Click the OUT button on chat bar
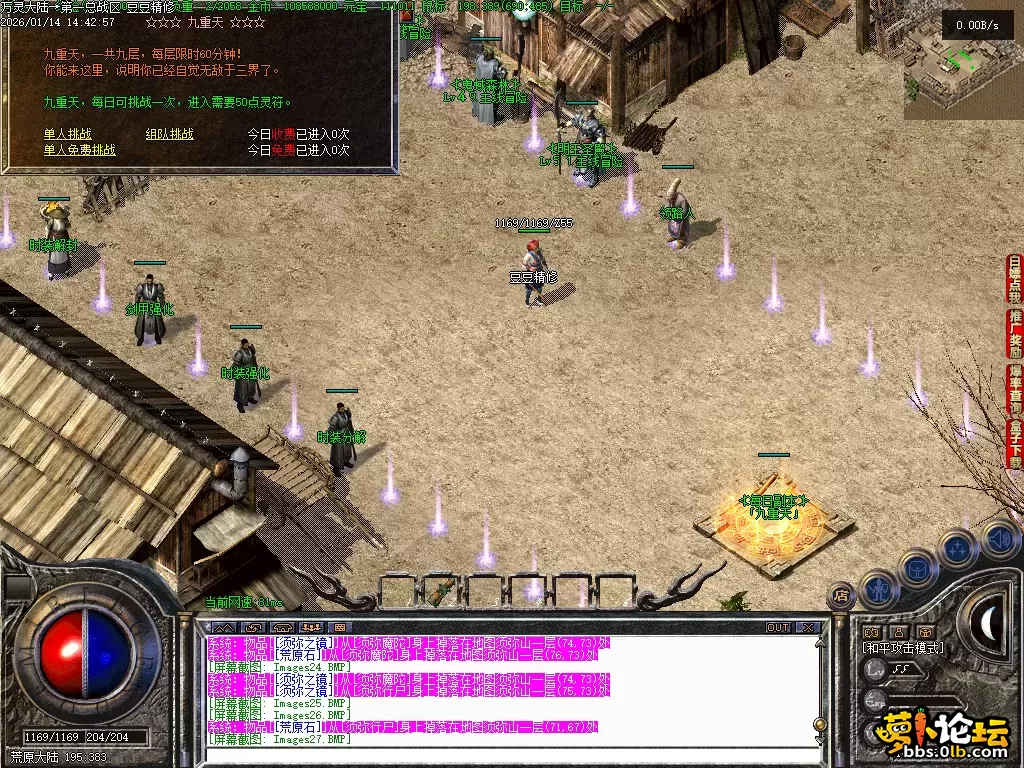The height and width of the screenshot is (768, 1024). pyautogui.click(x=778, y=628)
